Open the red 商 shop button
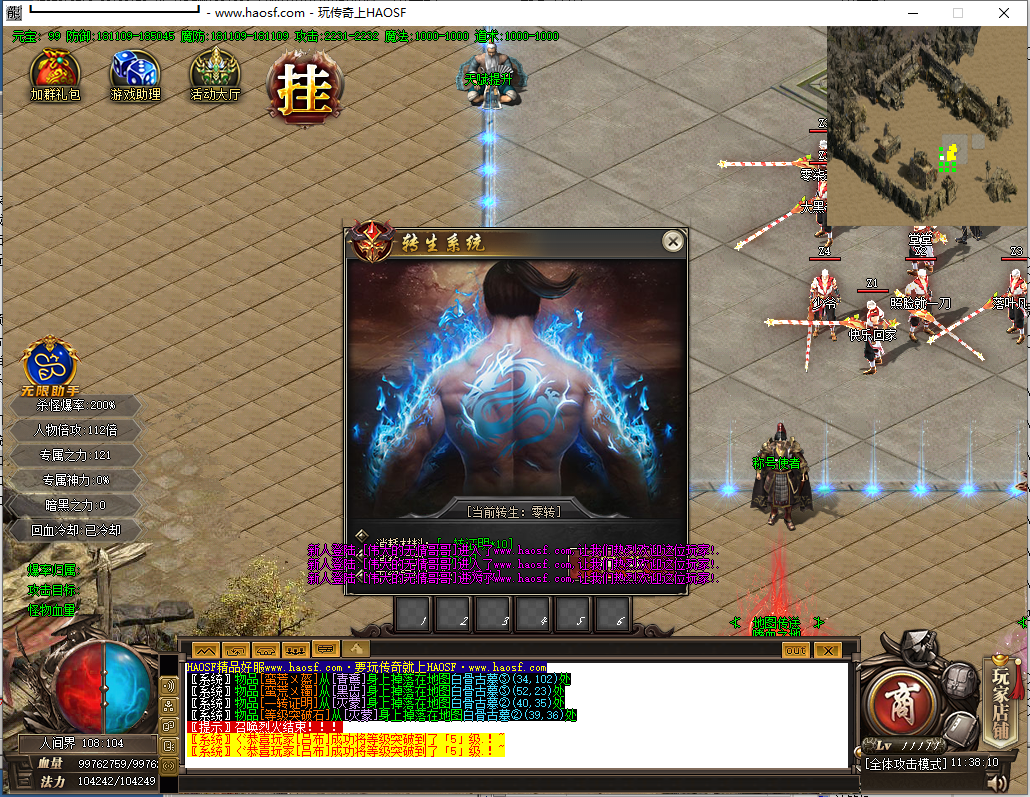 pos(901,695)
